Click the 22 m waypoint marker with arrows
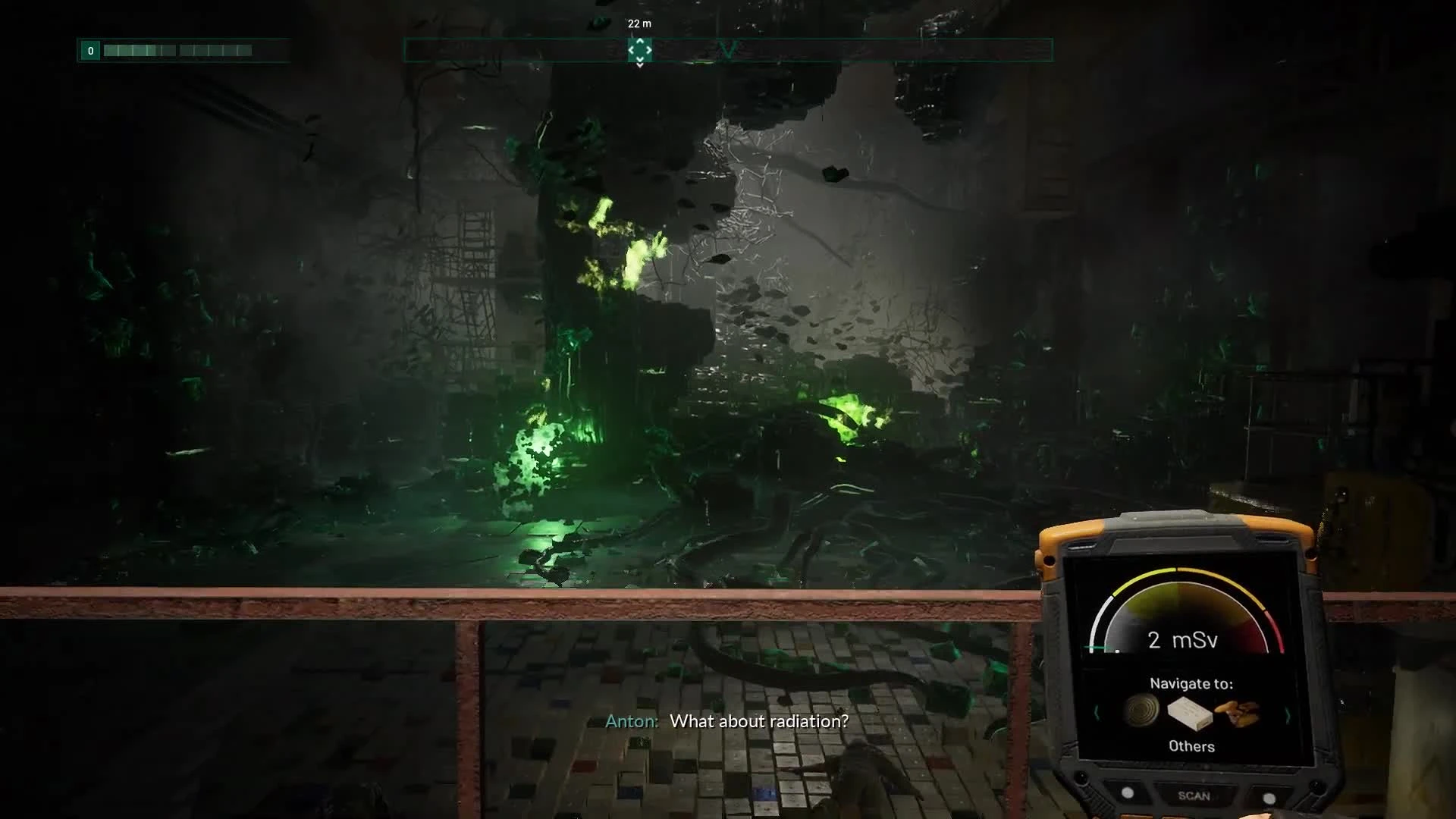1456x819 pixels. [639, 48]
